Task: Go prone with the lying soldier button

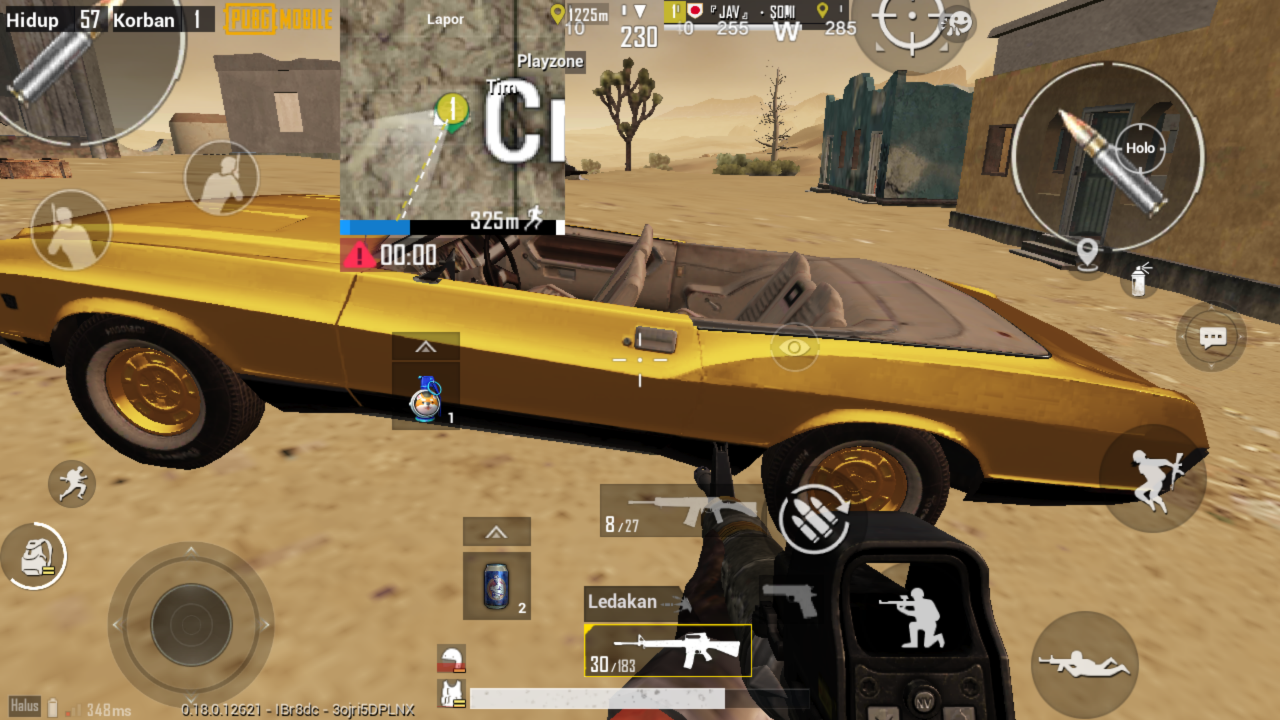Action: [1084, 664]
